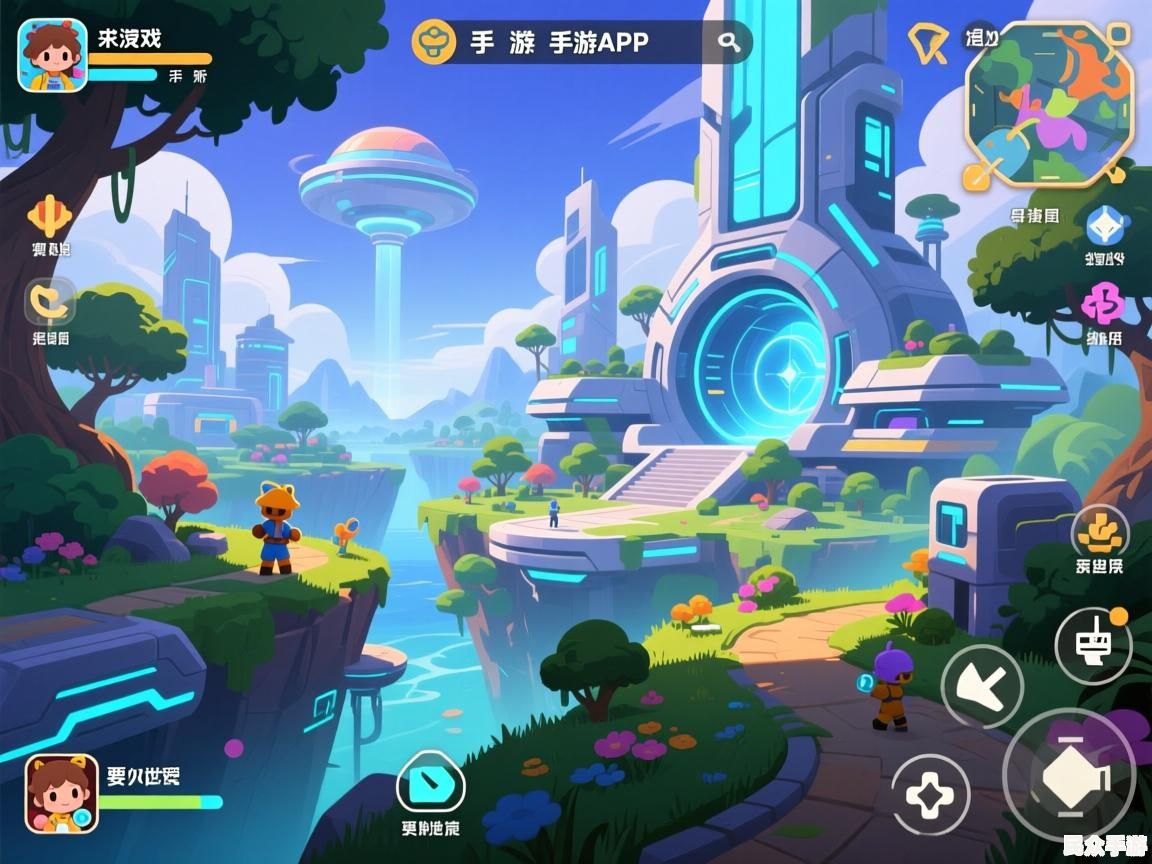1152x864 pixels.
Task: Open the octagonal minimap
Action: coord(1049,104)
